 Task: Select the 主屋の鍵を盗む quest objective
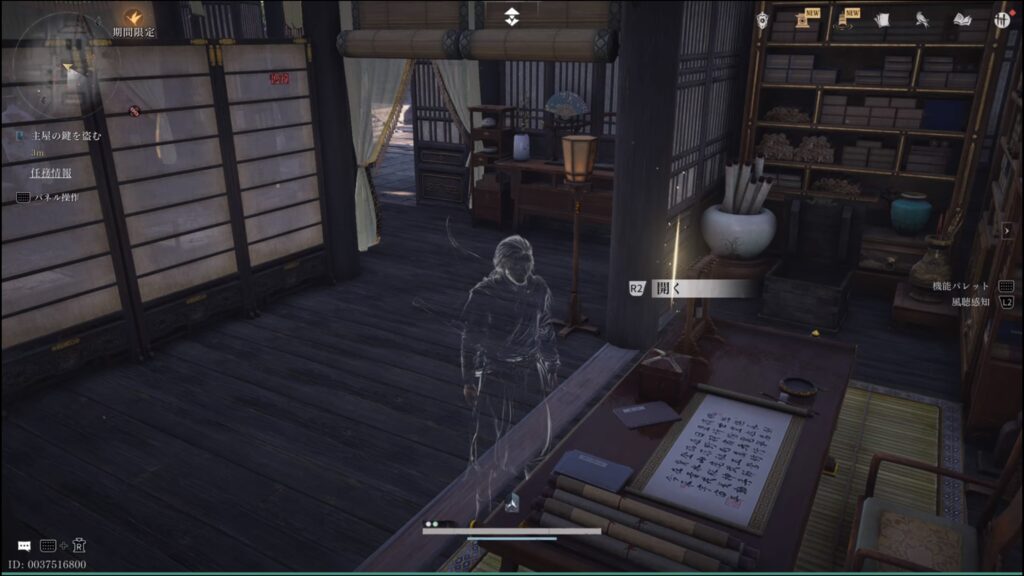click(64, 135)
